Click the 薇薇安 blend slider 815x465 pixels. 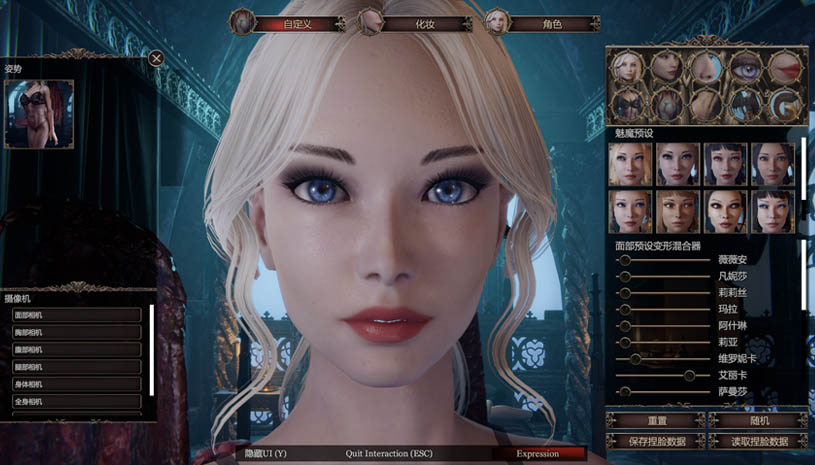tap(625, 260)
